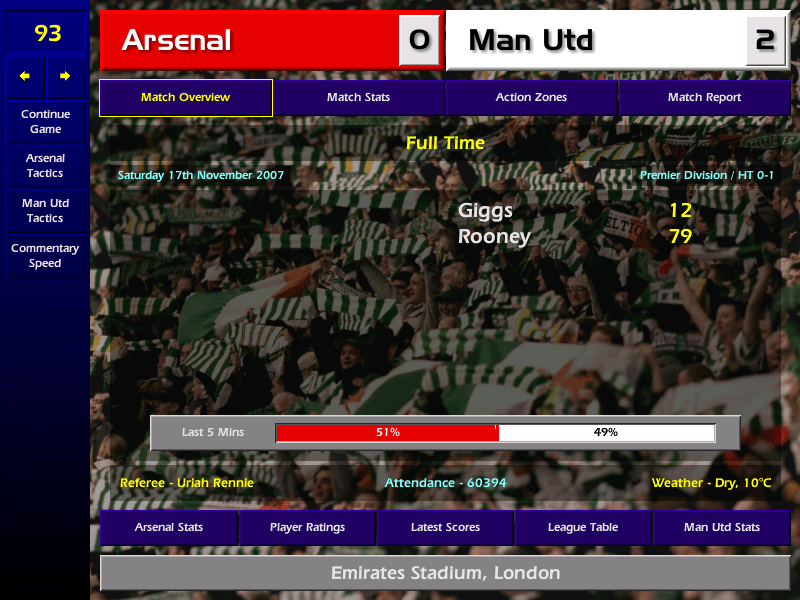Open the Match Report tab

(x=704, y=98)
